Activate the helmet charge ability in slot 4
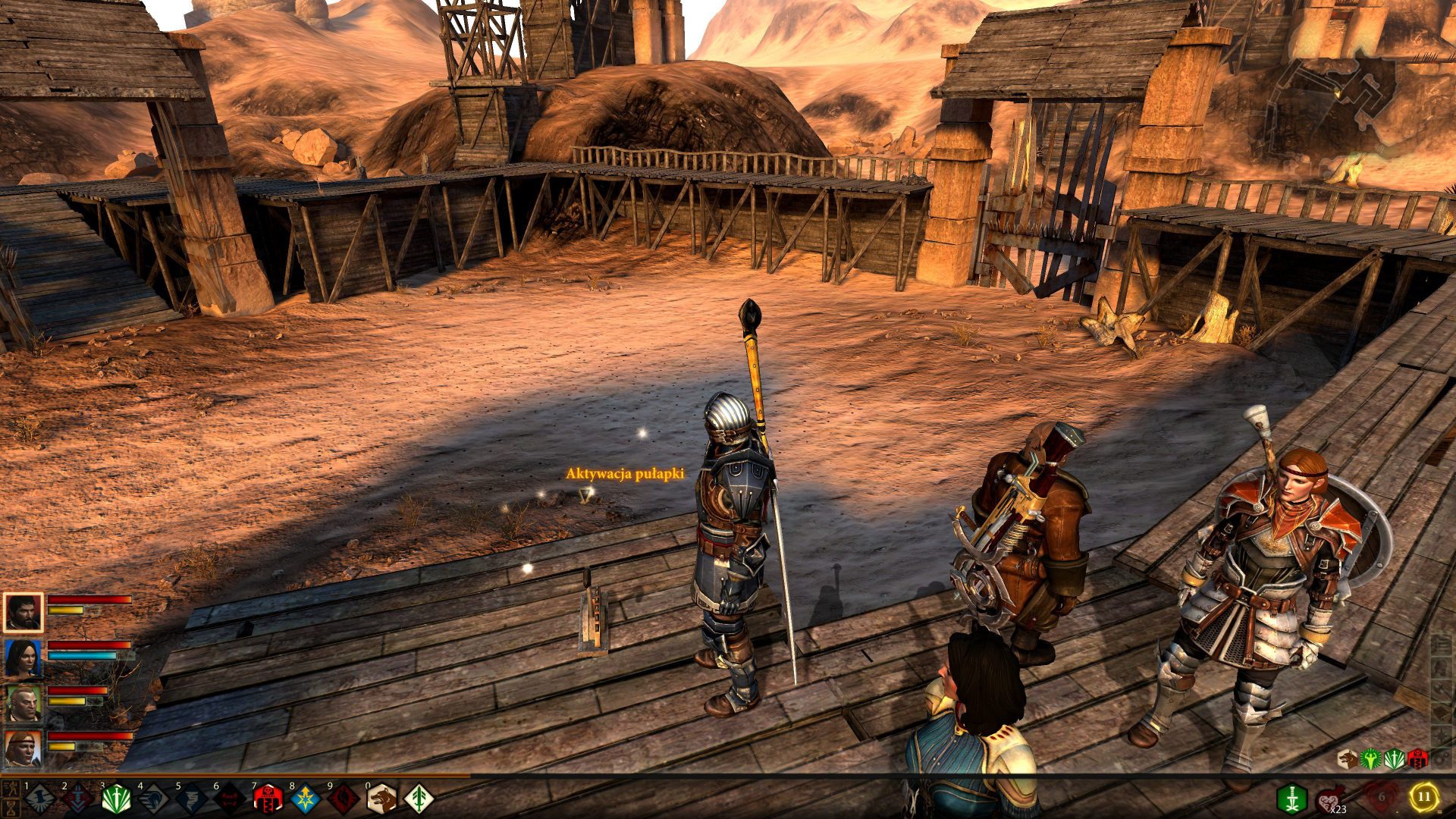Screen dimensions: 1456x819 coord(153,799)
